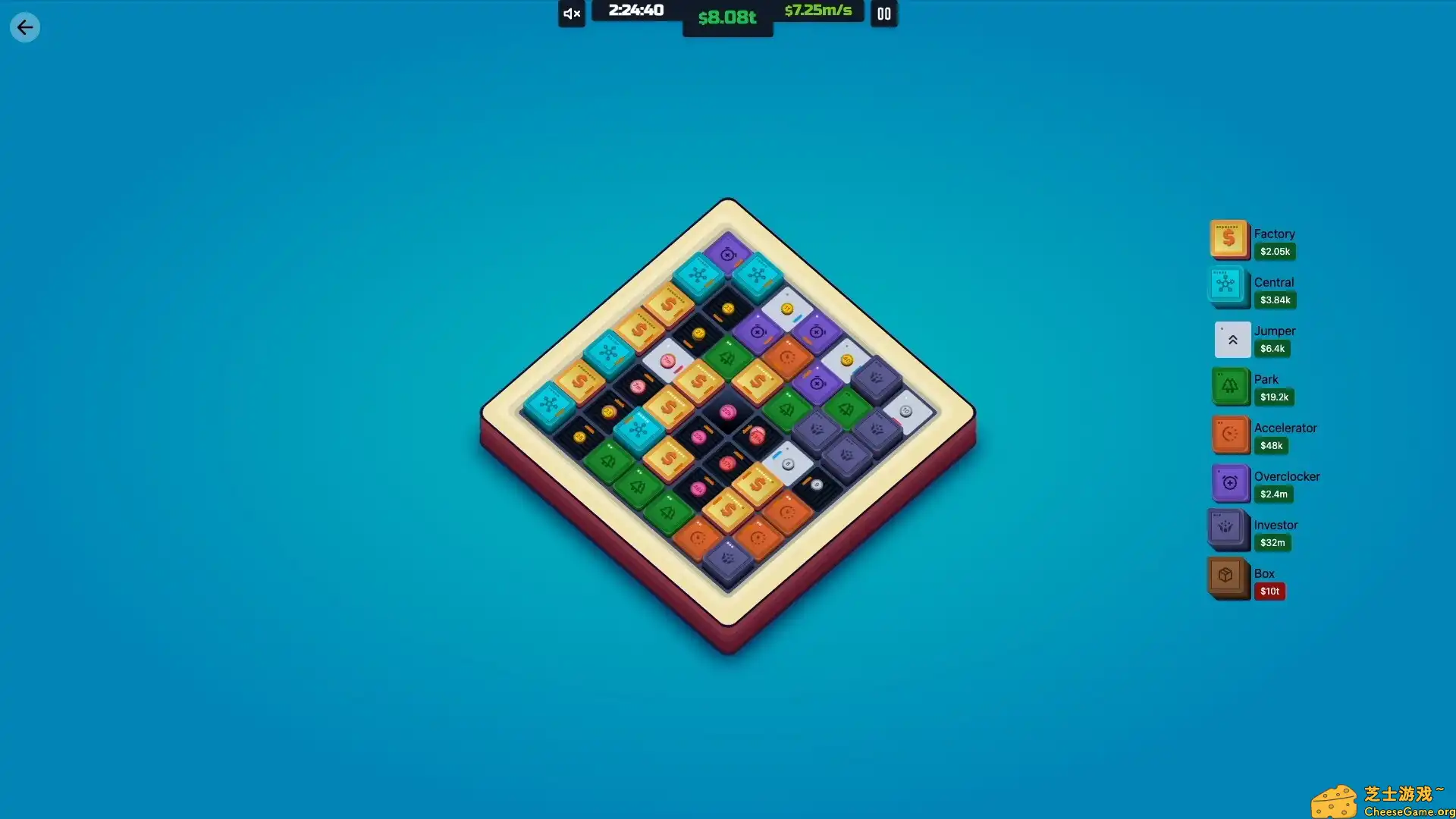Select the Central tile icon
1456x819 pixels.
click(1227, 287)
